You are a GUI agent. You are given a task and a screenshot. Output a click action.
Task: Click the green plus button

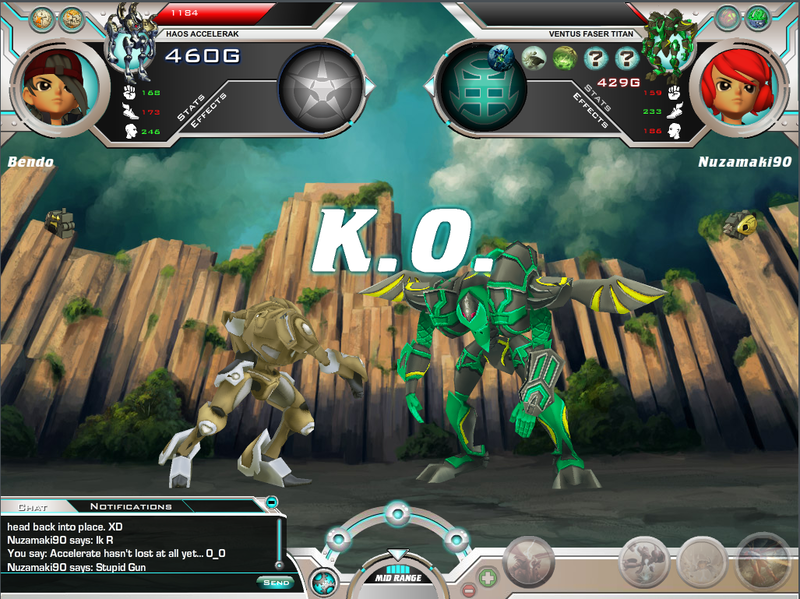487,577
